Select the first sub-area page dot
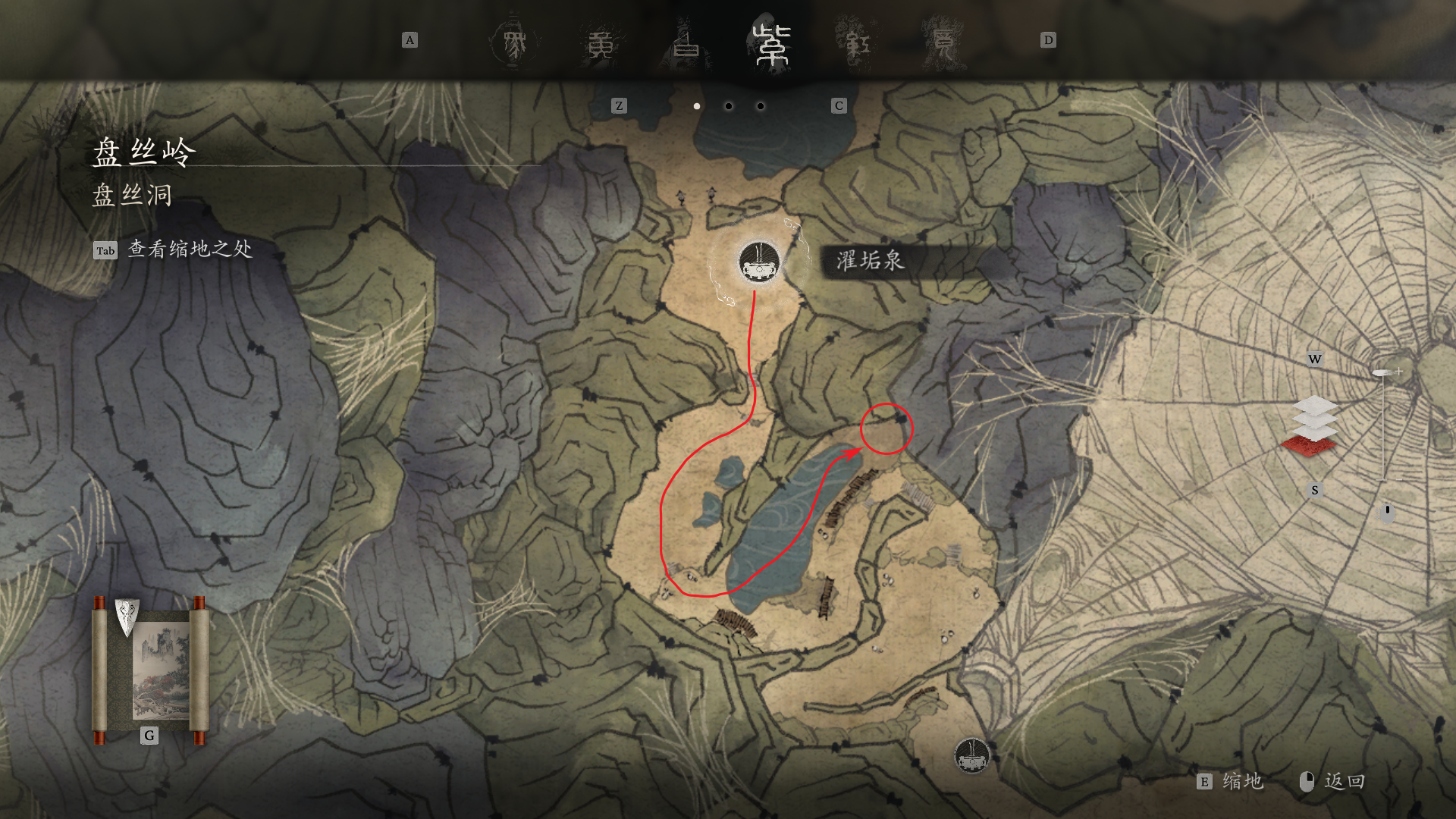1456x819 pixels. (697, 106)
